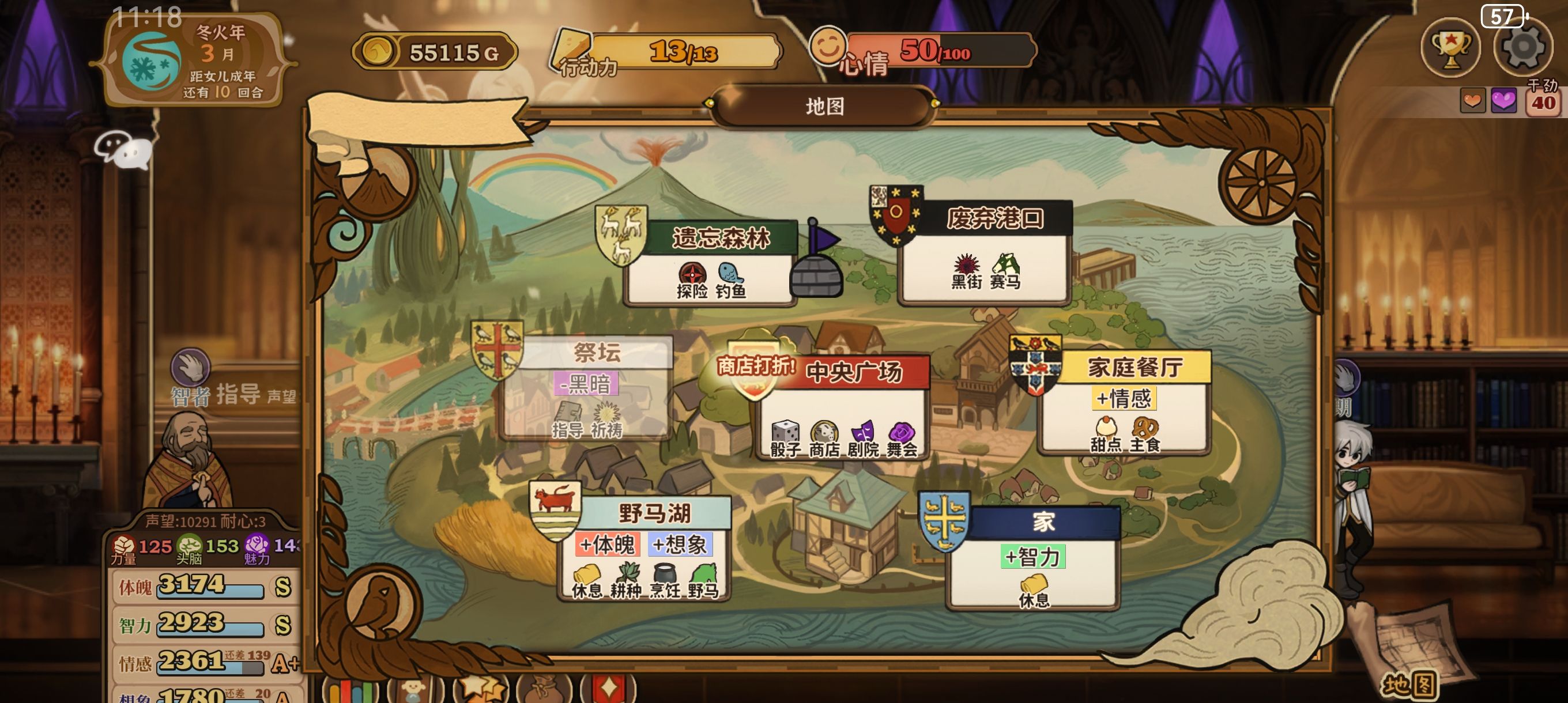Choose Explore (探险) in the Forgotten Forest
1568x703 pixels.
tap(692, 280)
